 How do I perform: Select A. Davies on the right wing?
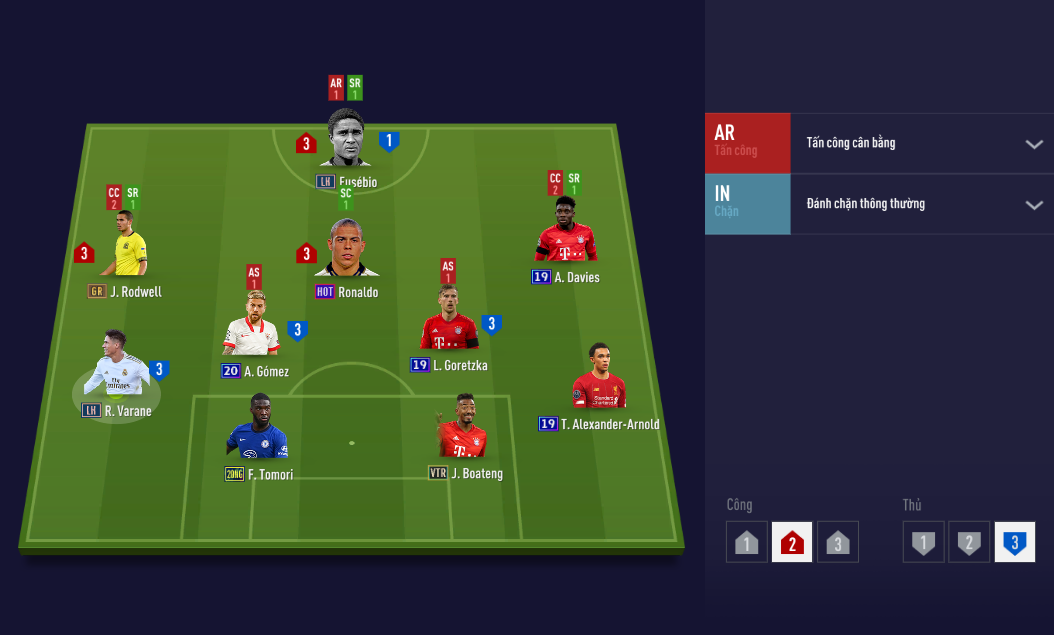click(566, 232)
